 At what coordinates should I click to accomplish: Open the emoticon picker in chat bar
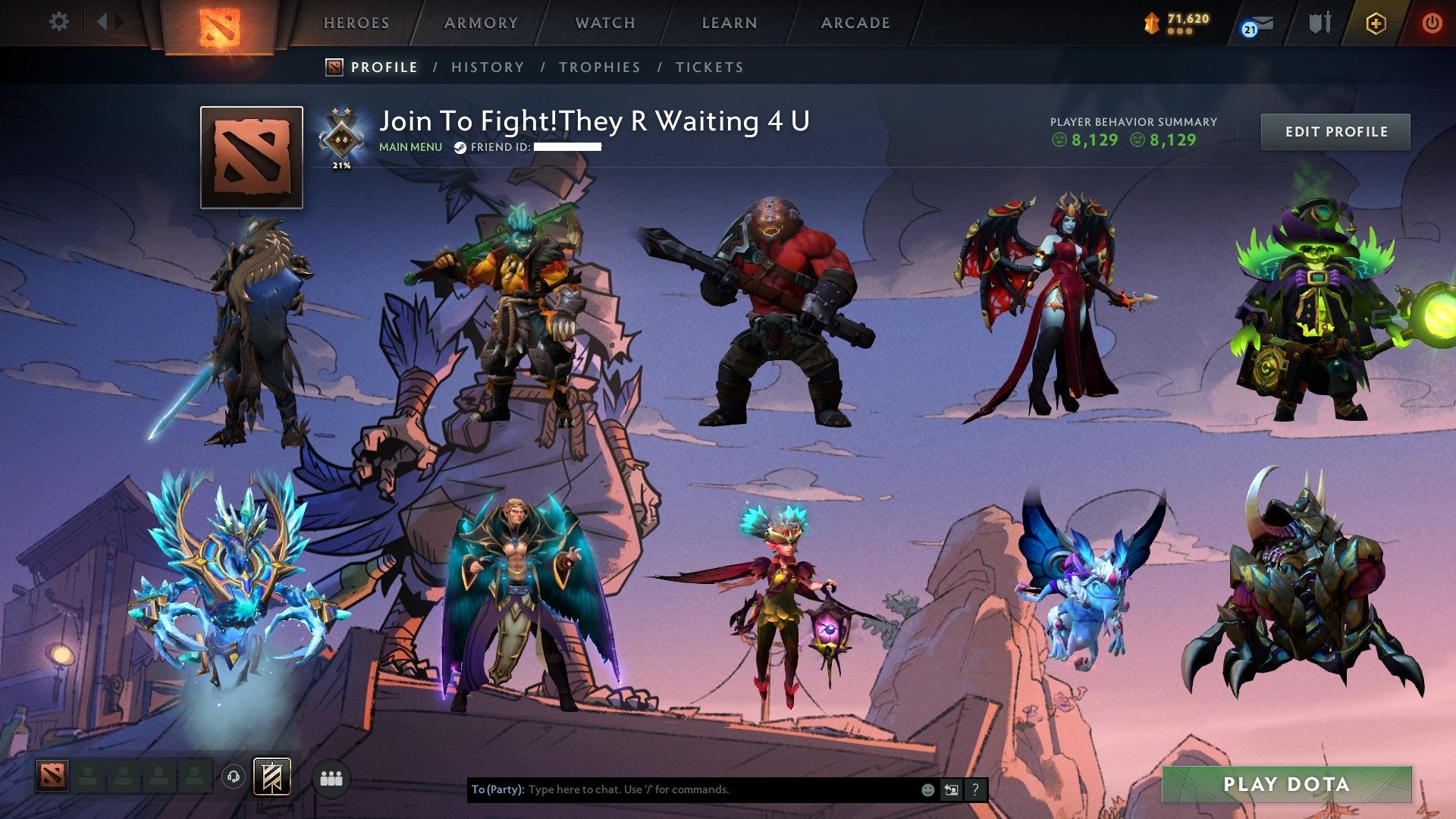[927, 789]
